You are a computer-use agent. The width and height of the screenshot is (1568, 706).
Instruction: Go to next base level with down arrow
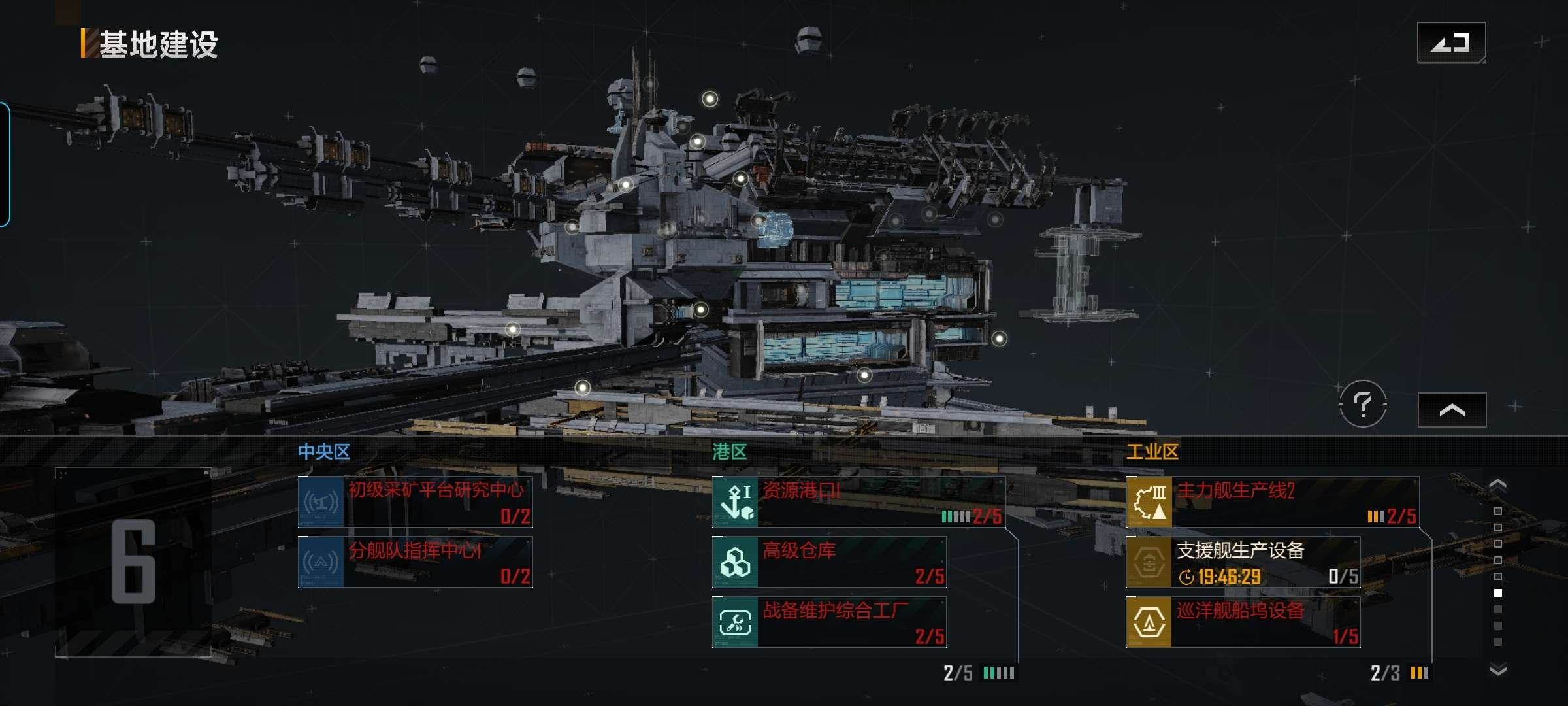1497,669
